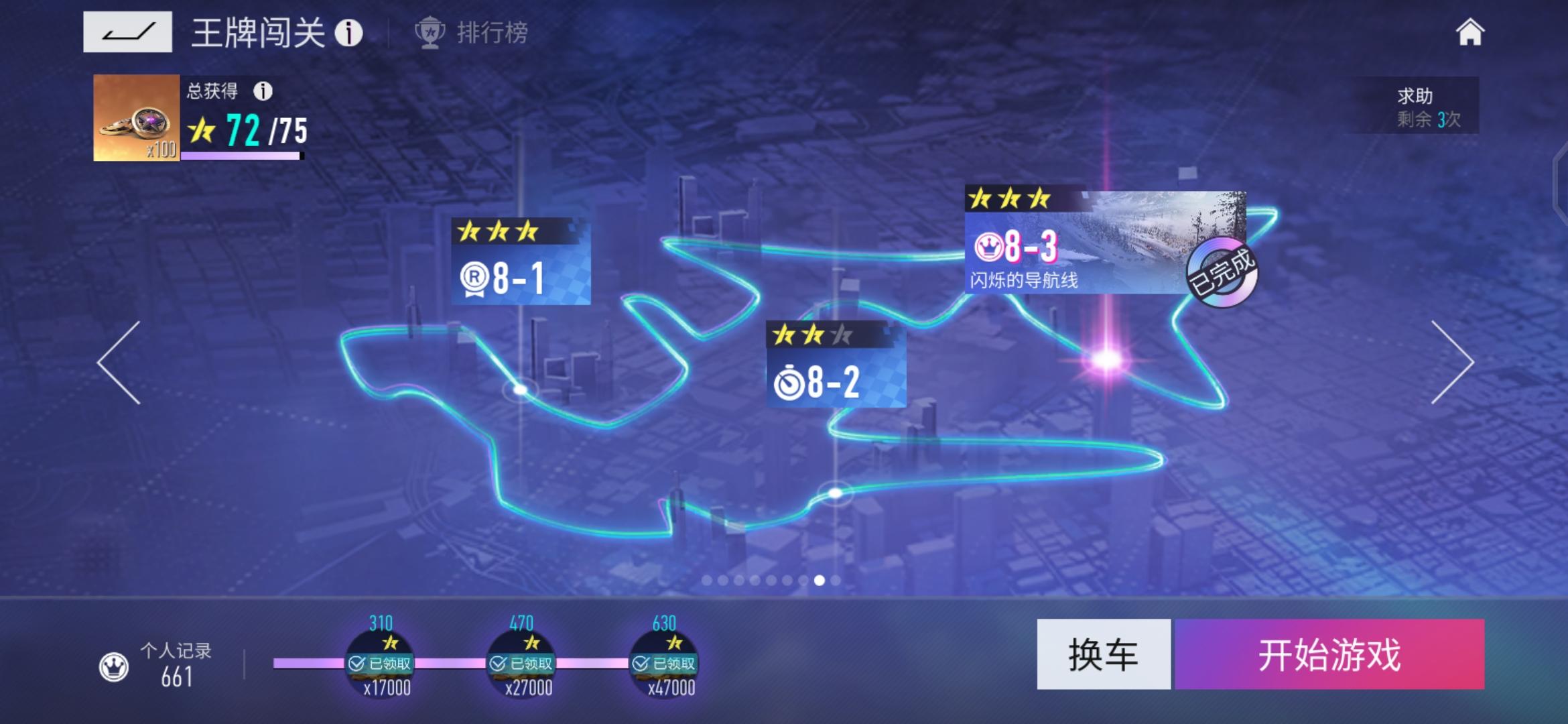Open the 王牌闯关 info tooltip
Viewport: 1568px width, 724px height.
click(348, 32)
